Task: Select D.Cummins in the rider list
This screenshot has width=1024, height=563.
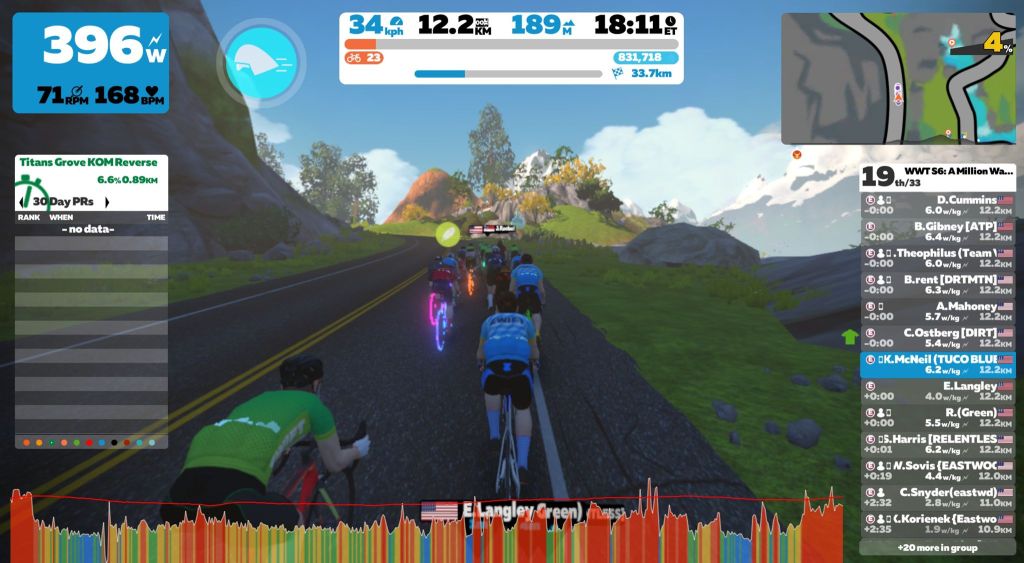Action: pyautogui.click(x=938, y=204)
